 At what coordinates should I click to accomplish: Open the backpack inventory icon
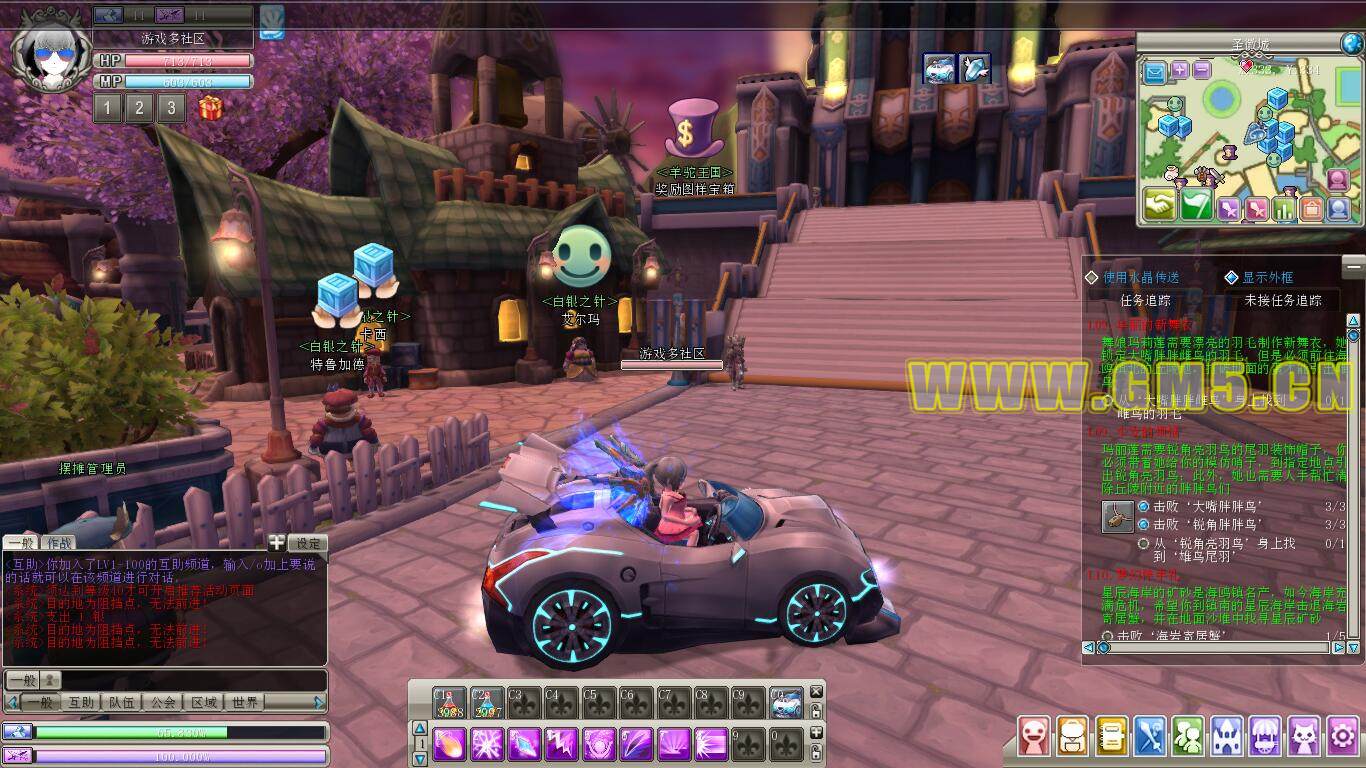tap(1073, 737)
